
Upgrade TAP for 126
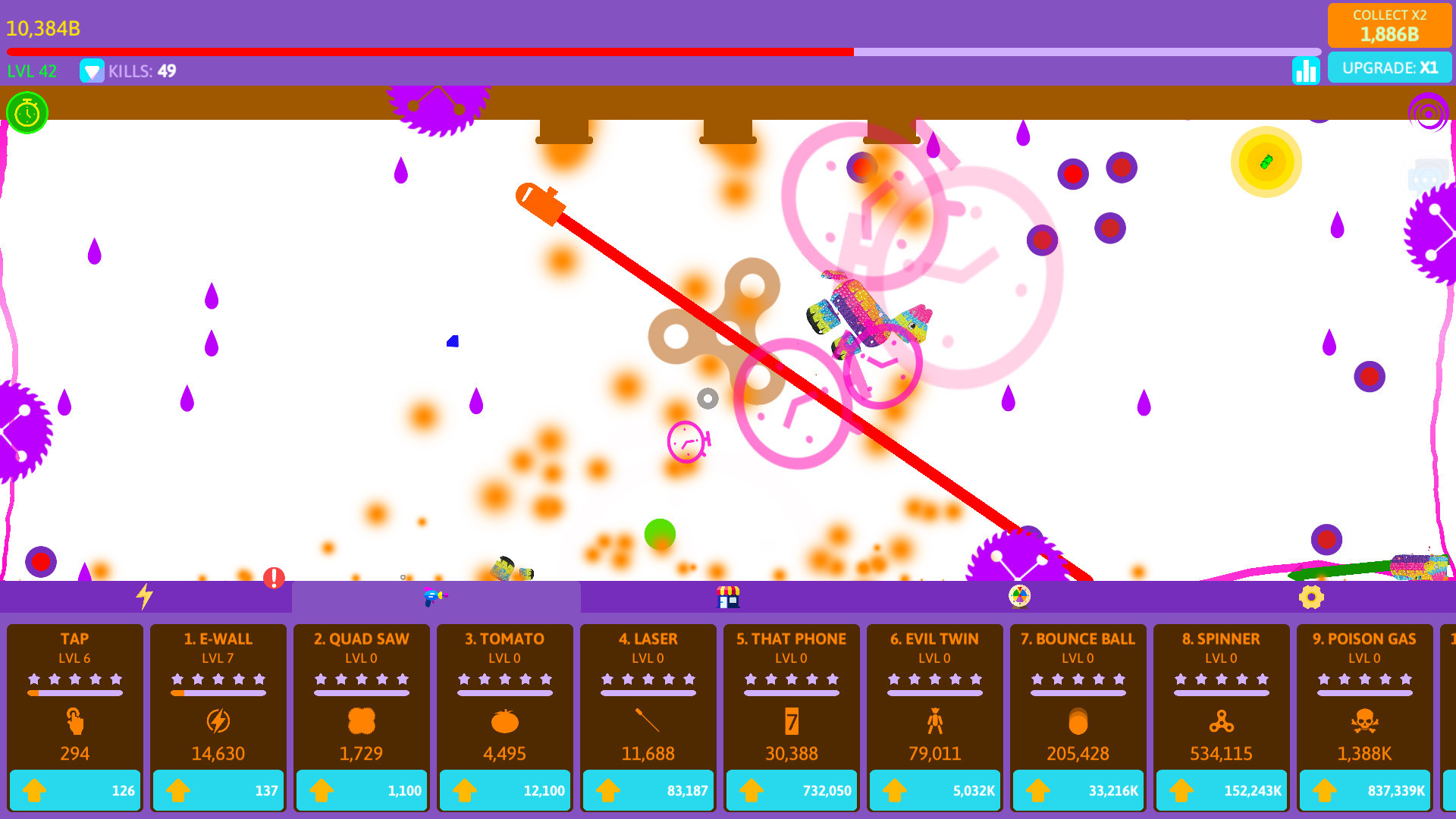(x=74, y=789)
